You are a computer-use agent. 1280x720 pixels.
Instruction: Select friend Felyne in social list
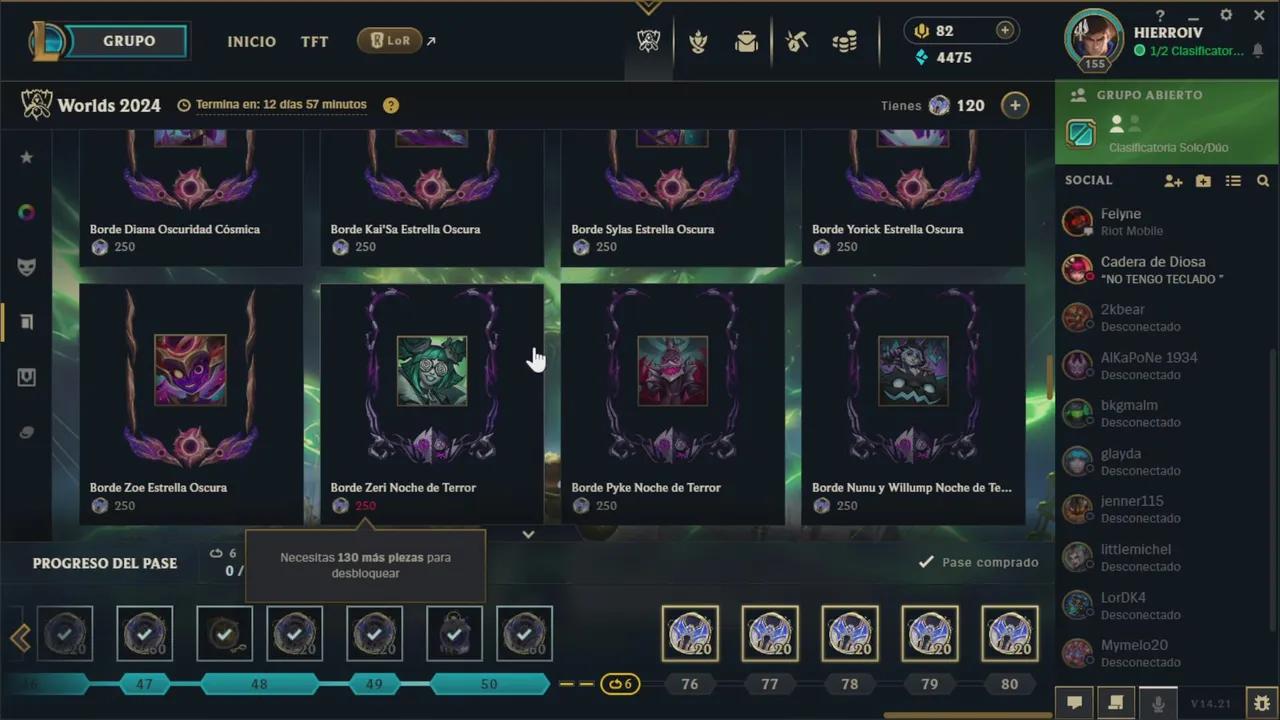(1120, 221)
